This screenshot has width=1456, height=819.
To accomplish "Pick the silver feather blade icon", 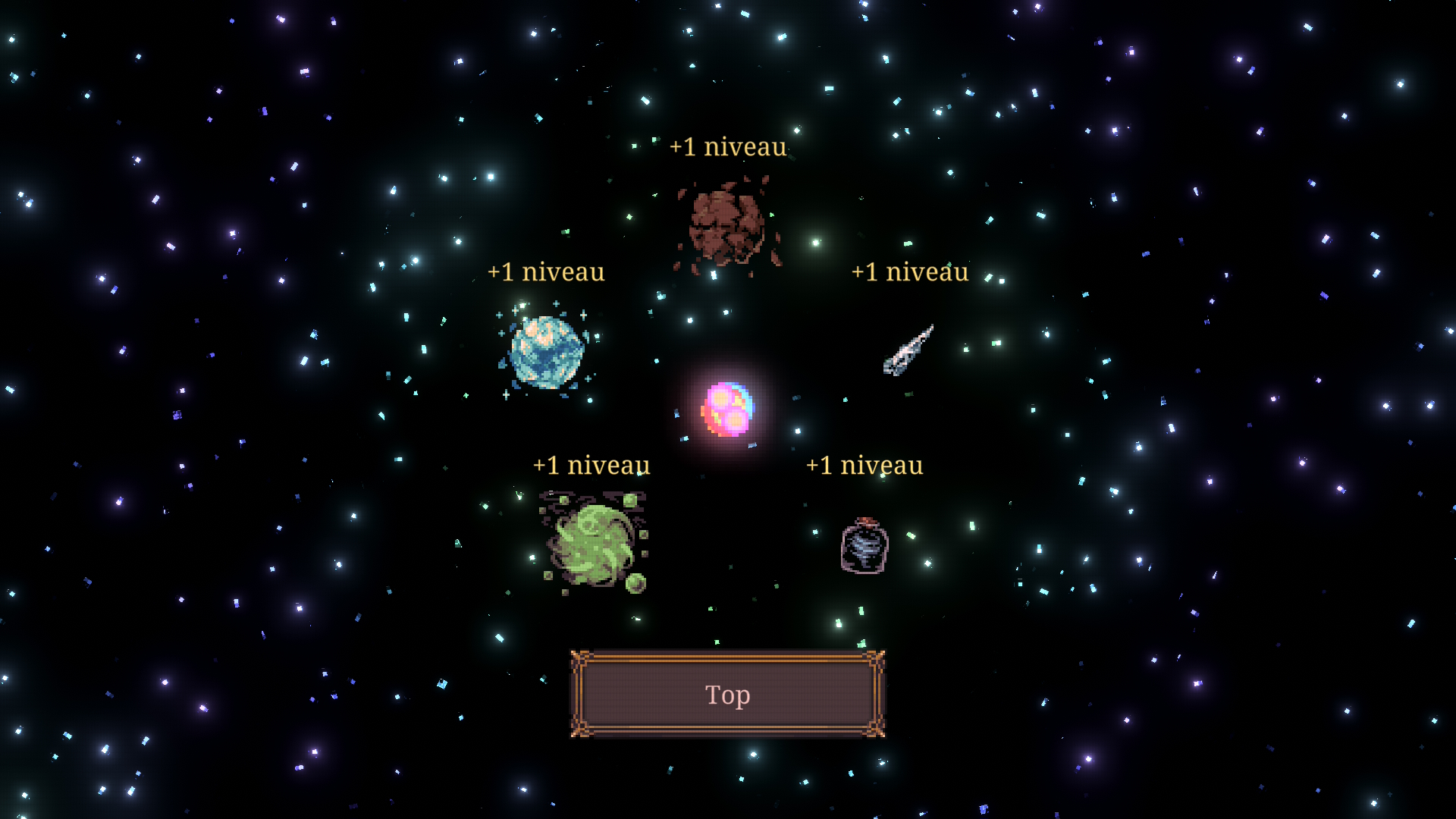I will tap(908, 350).
